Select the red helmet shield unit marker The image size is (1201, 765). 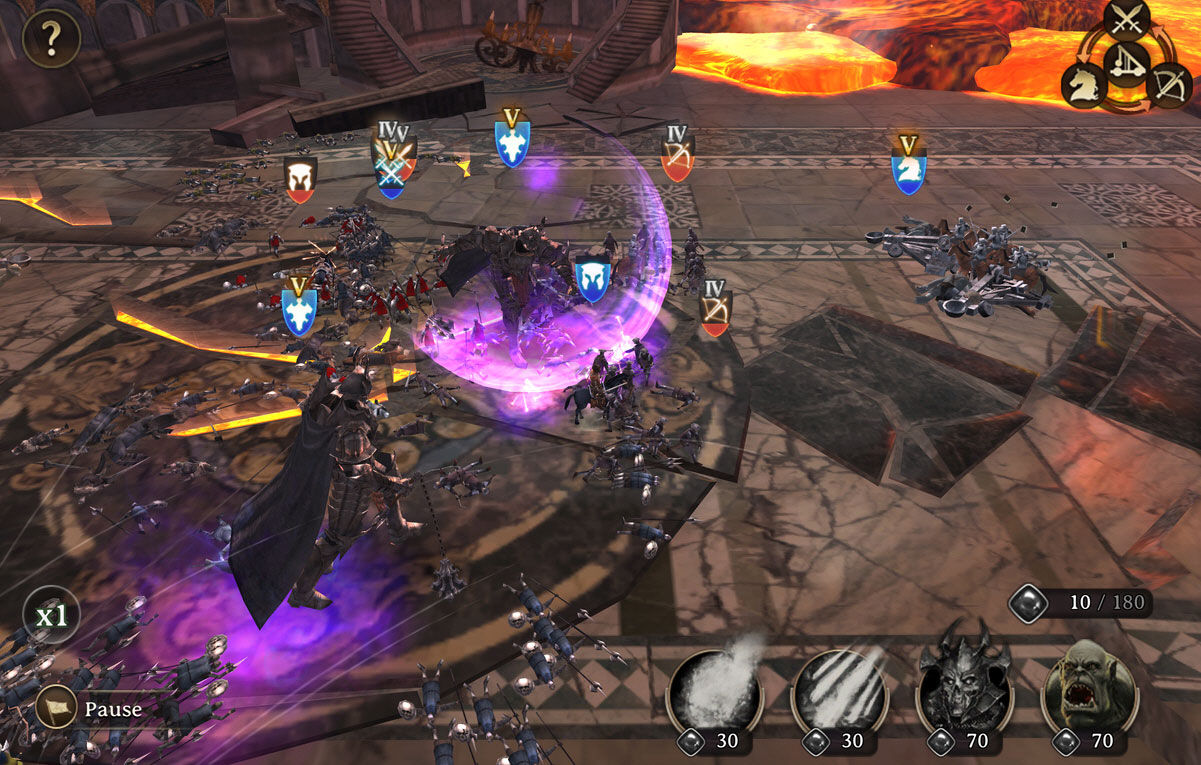(x=300, y=180)
